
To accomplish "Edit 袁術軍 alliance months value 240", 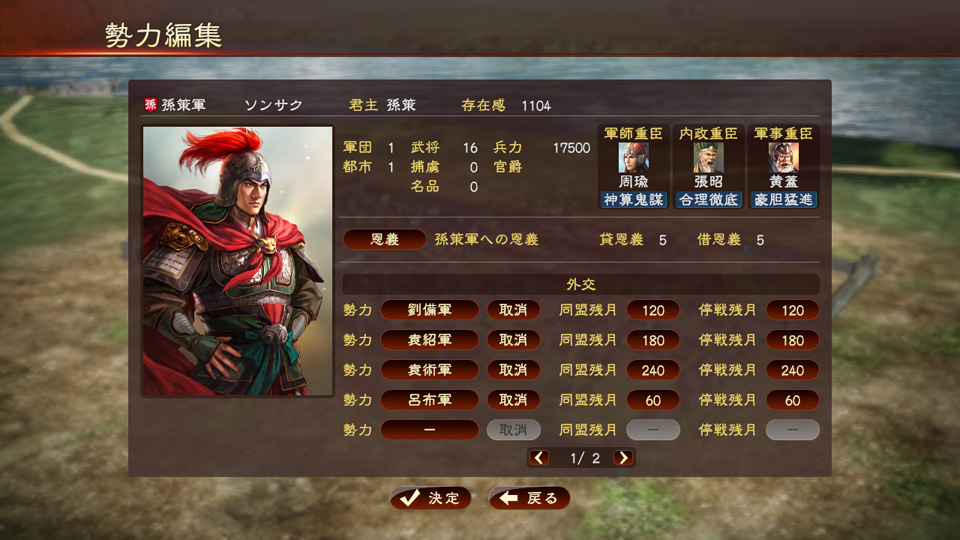I will click(653, 370).
